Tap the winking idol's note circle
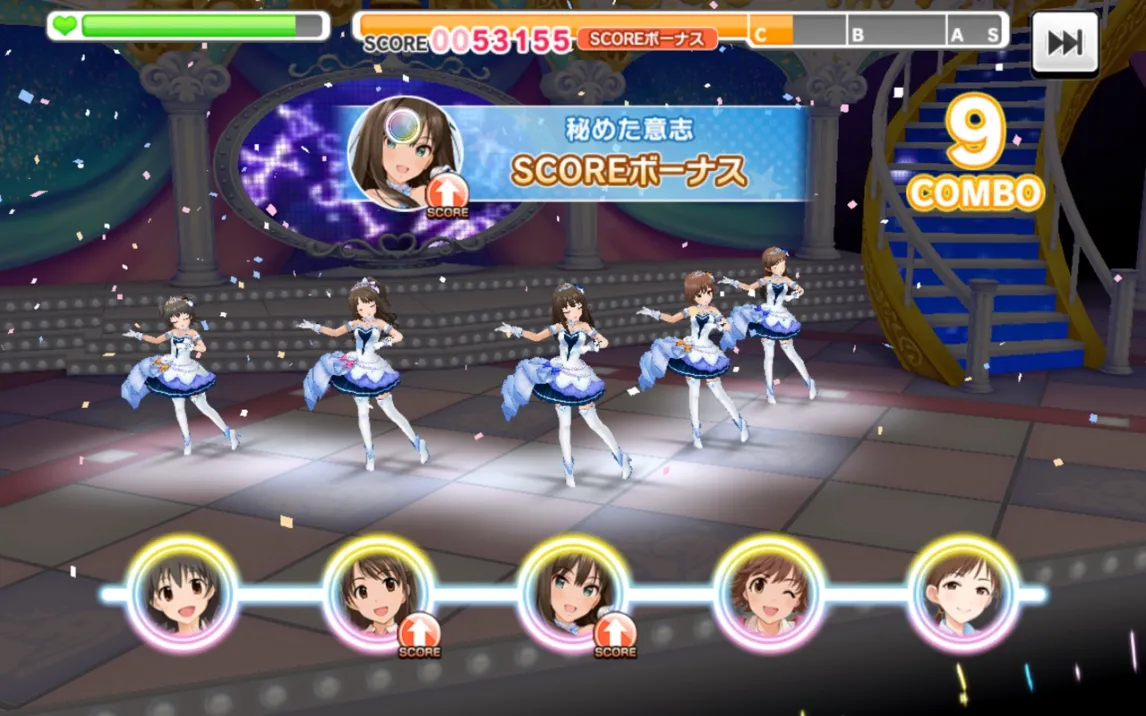1146x716 pixels. (x=768, y=594)
